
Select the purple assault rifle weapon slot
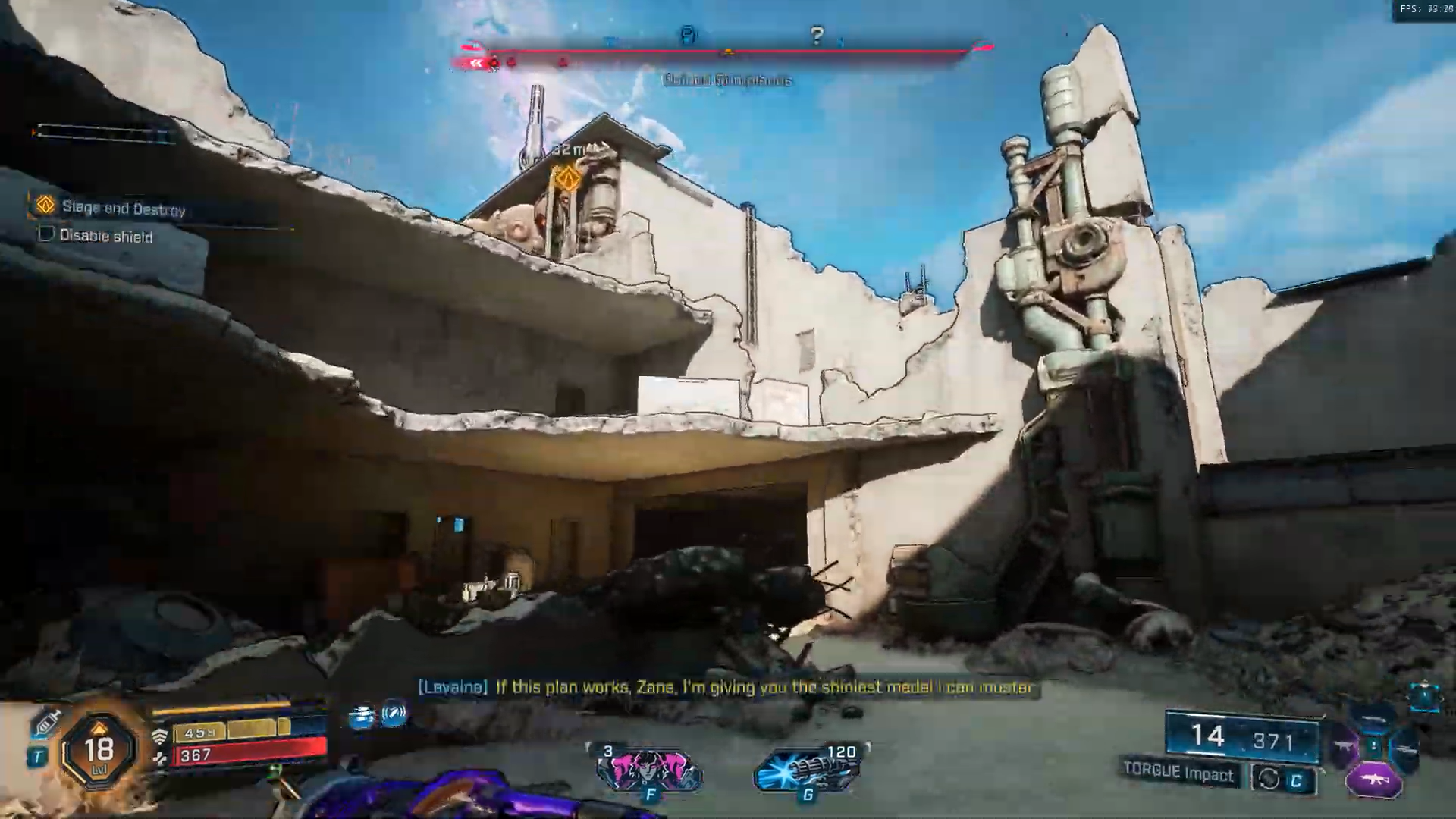click(x=1373, y=778)
